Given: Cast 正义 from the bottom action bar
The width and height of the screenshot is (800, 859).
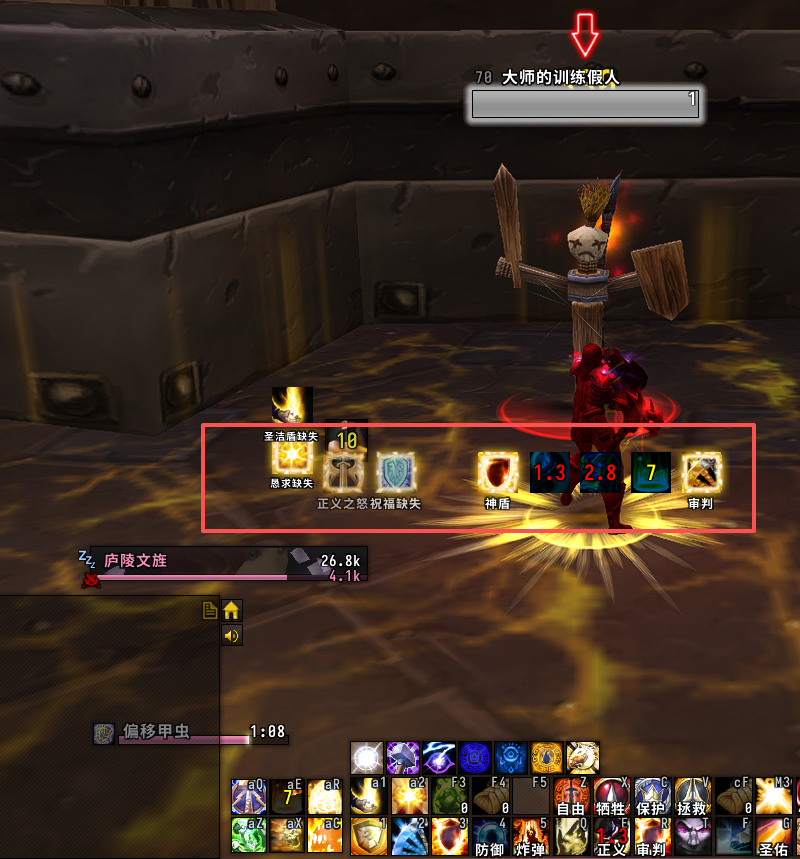Looking at the screenshot, I should (610, 836).
